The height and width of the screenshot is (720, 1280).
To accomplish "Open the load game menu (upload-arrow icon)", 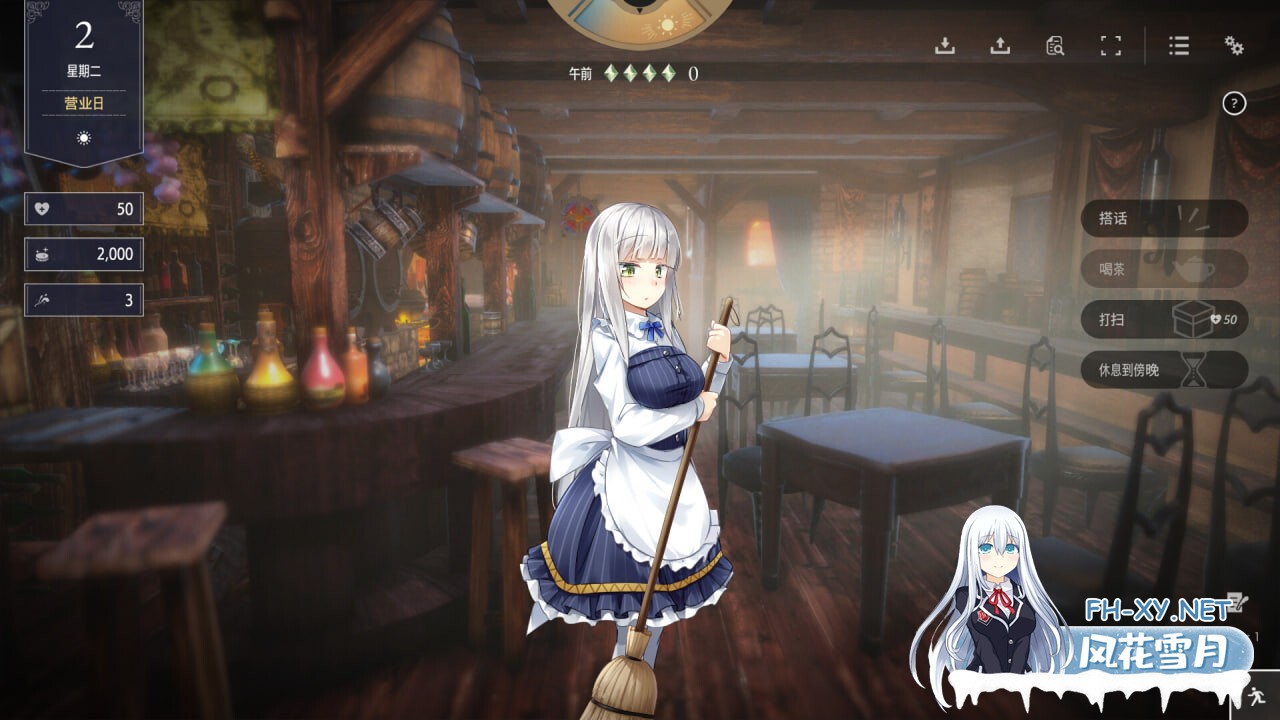I will coord(1000,46).
